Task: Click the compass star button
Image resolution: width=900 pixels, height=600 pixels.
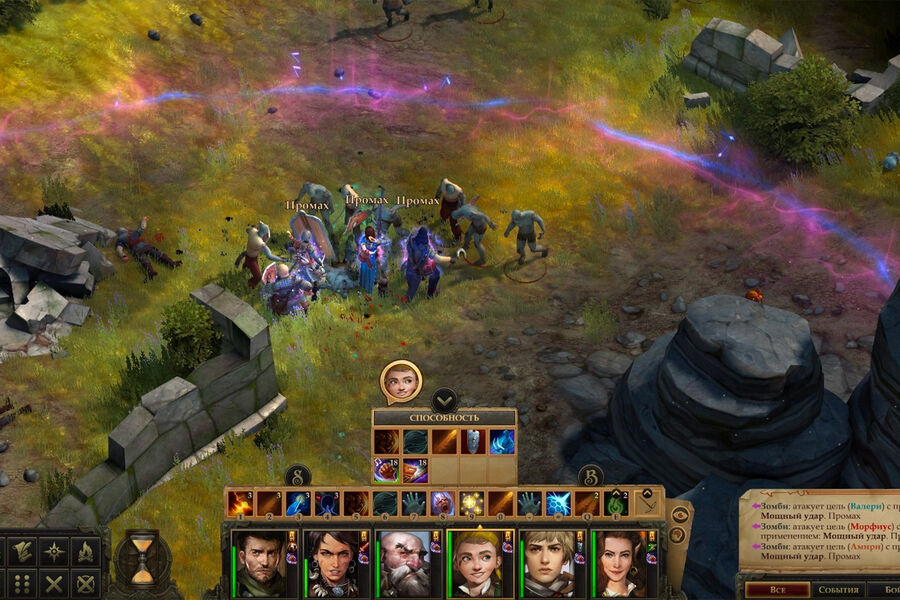Action: click(54, 551)
